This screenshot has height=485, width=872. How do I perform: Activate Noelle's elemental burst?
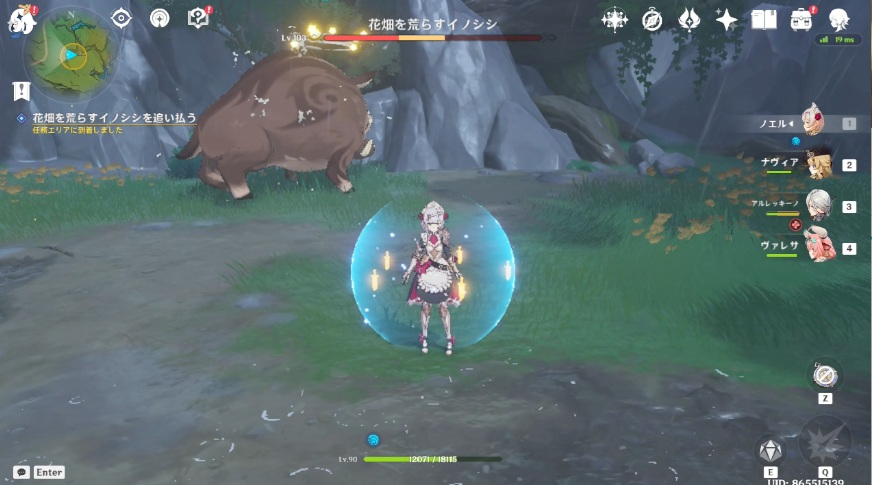[x=825, y=443]
